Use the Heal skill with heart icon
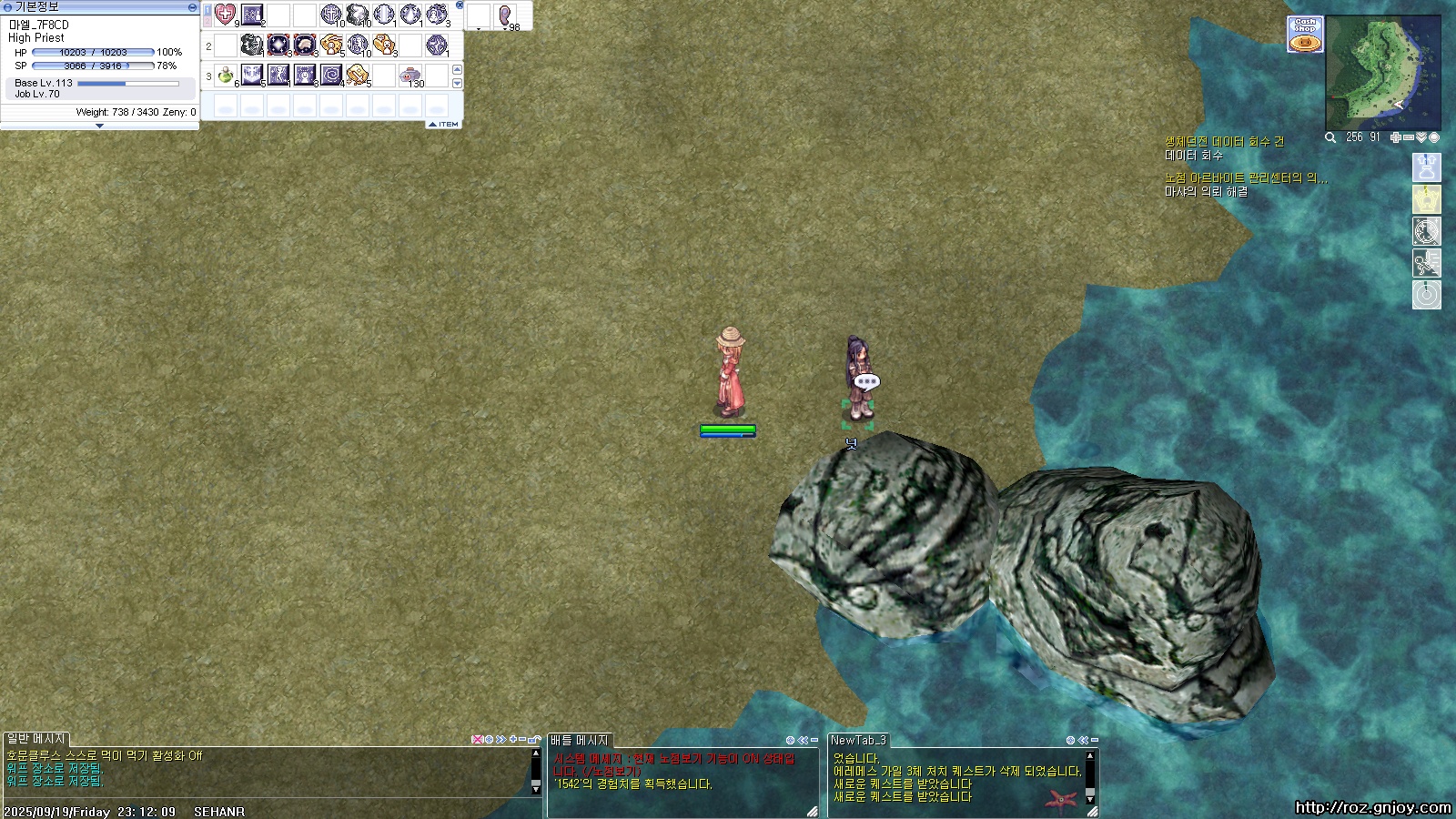The height and width of the screenshot is (819, 1456). tap(225, 15)
